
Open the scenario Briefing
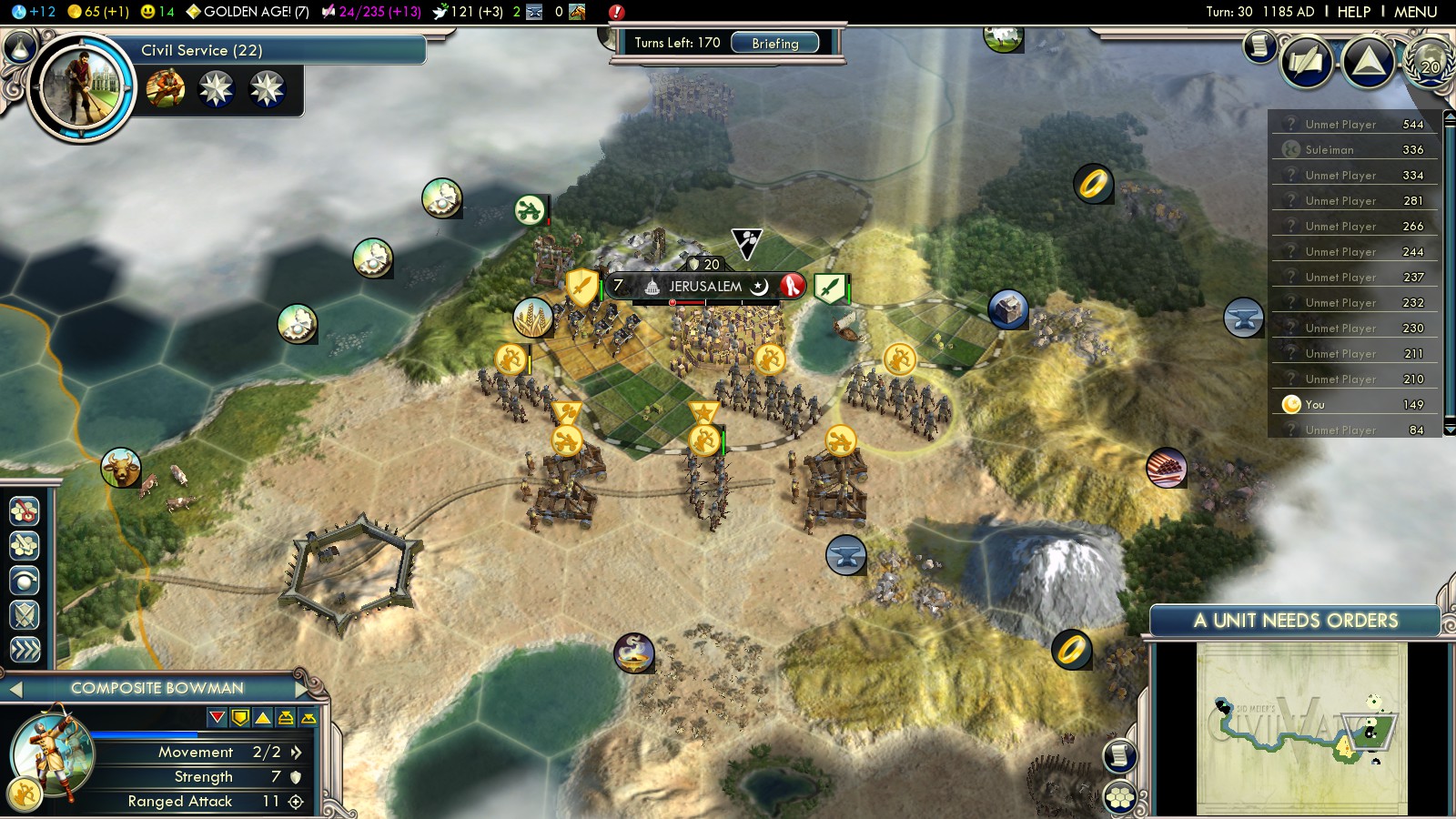pos(774,43)
